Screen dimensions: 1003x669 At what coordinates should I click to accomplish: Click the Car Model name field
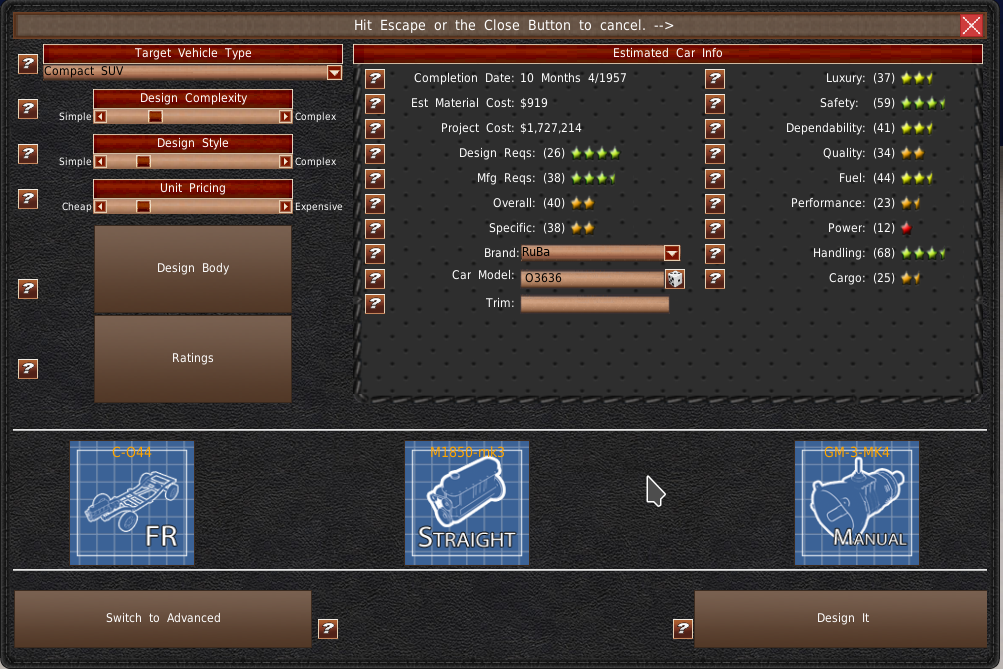click(592, 278)
